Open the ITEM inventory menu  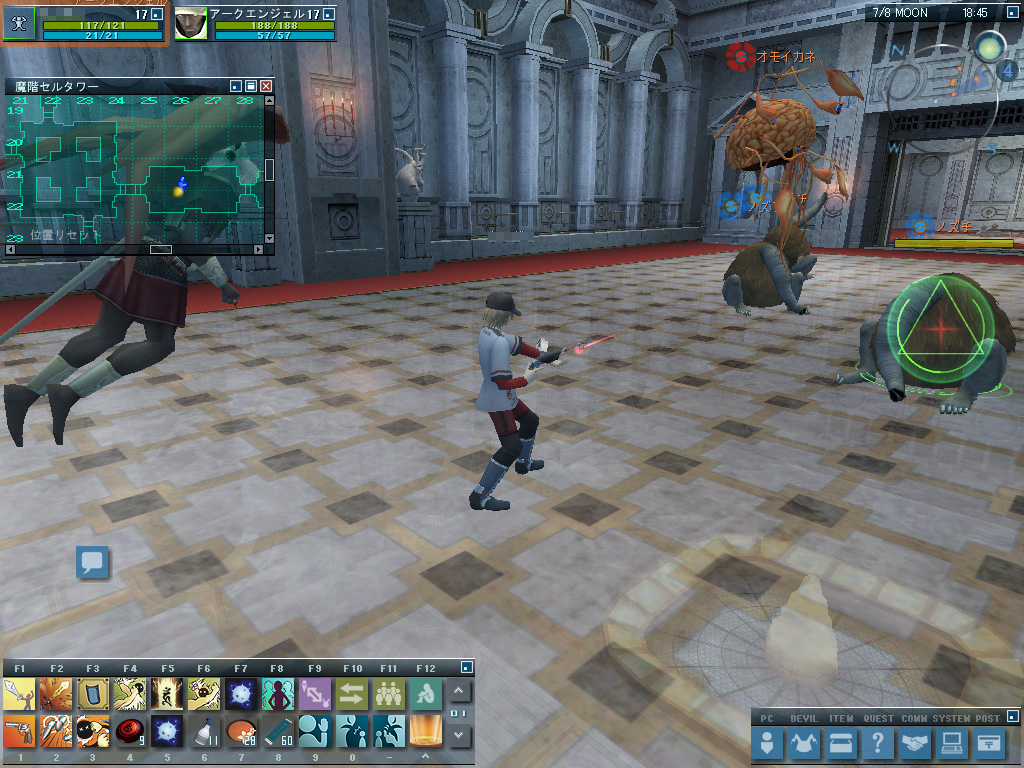(x=841, y=743)
